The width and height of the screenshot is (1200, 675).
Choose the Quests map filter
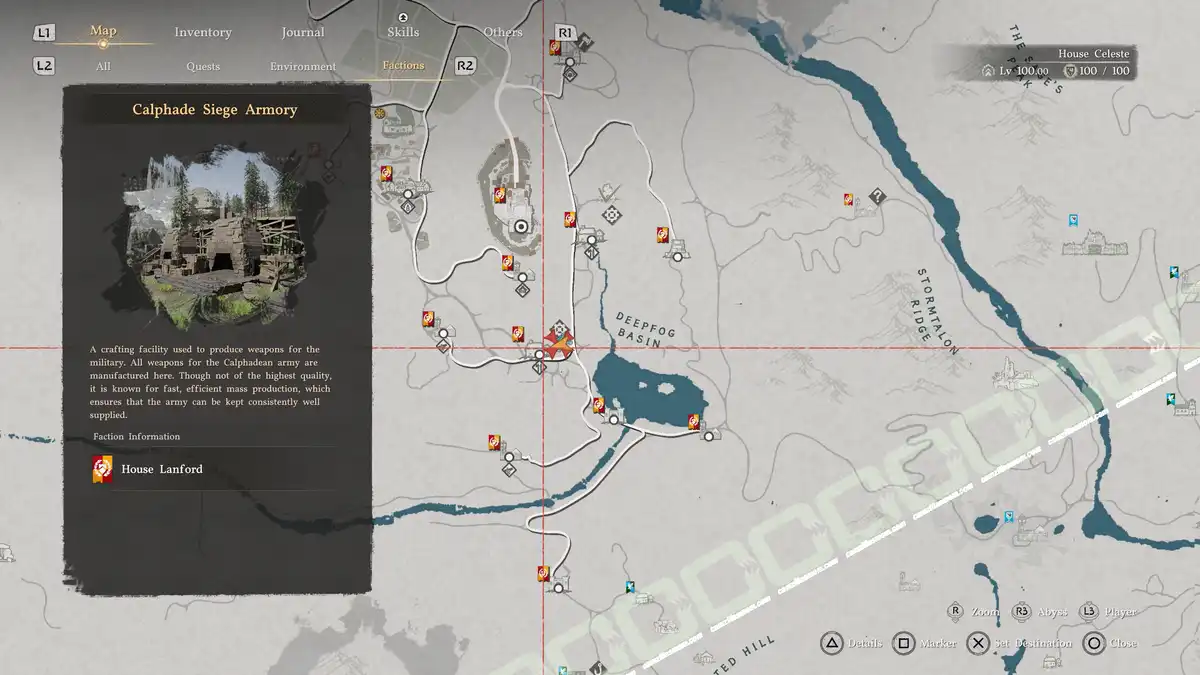pos(203,66)
